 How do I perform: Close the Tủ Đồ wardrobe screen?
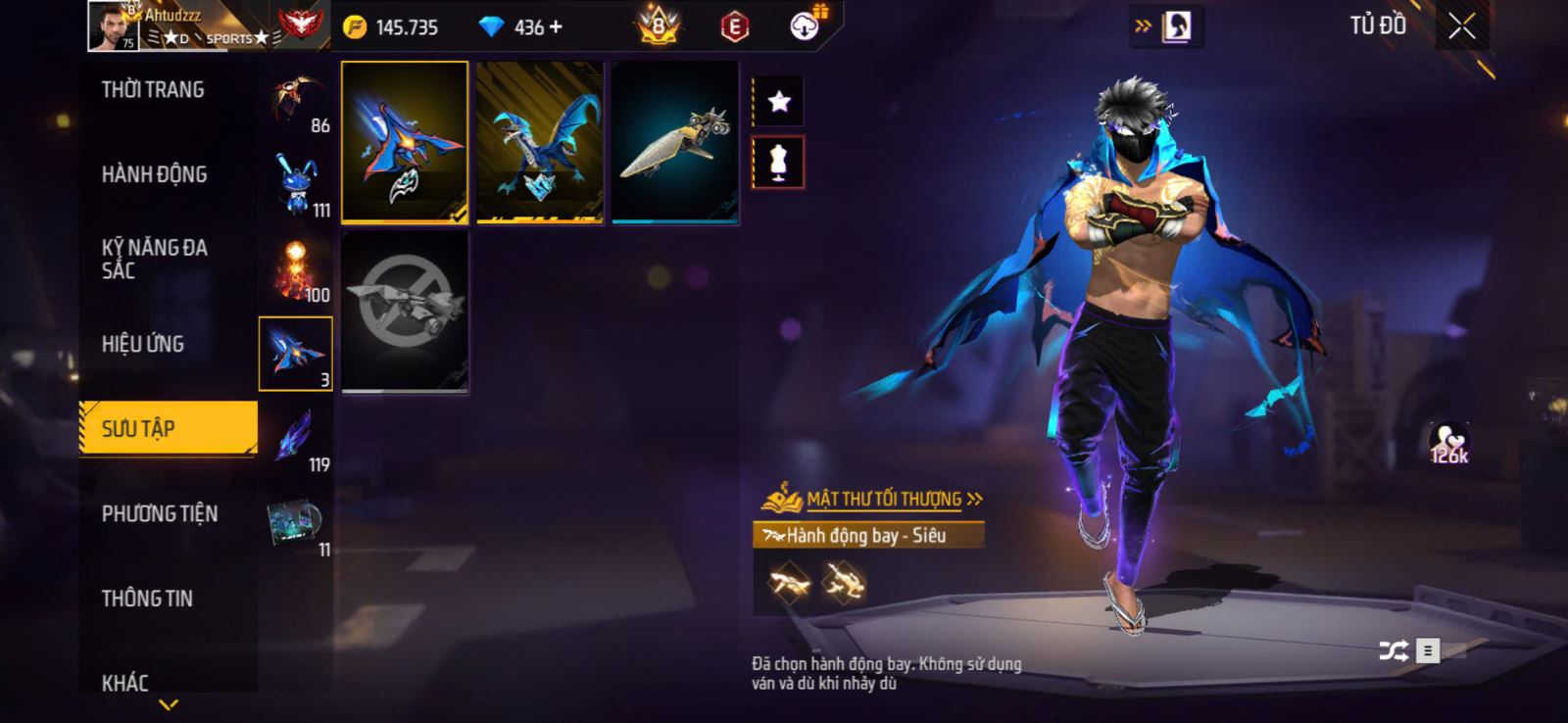click(x=1461, y=27)
